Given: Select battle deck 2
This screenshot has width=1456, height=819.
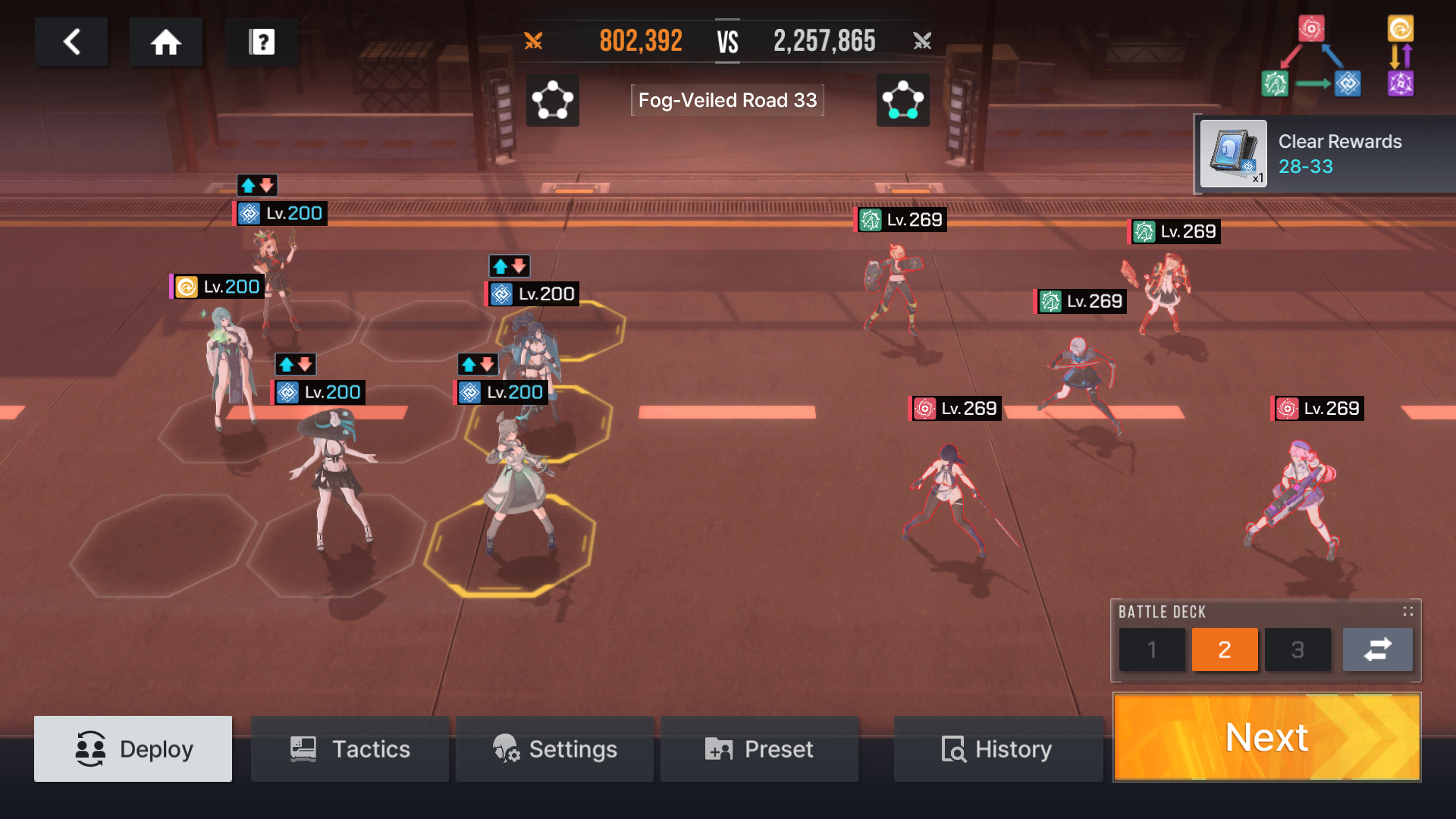Looking at the screenshot, I should point(1224,649).
